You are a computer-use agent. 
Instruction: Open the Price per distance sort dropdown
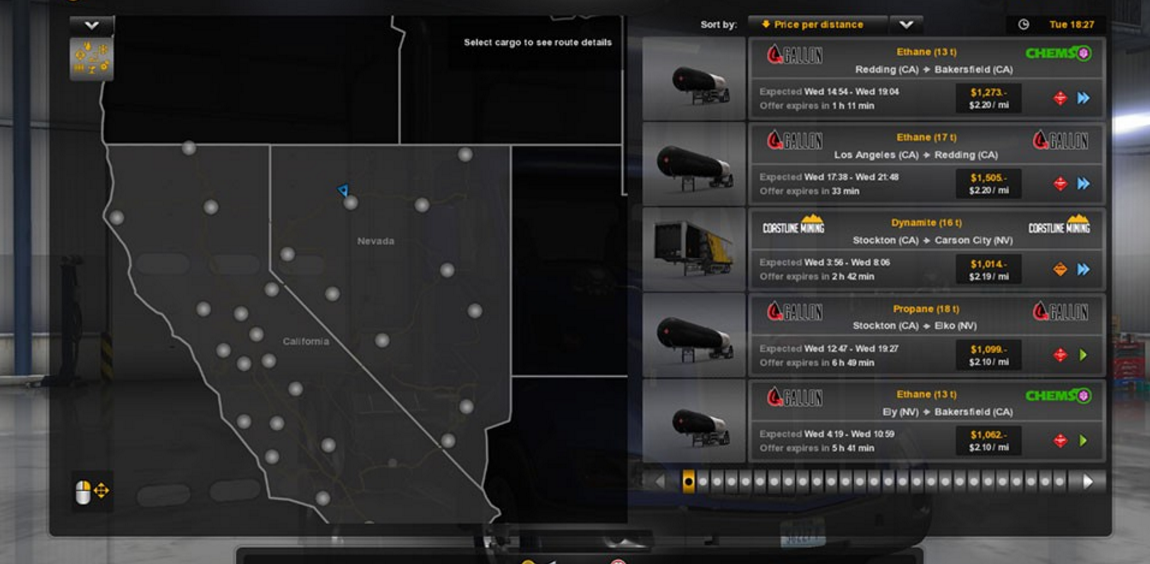pos(818,25)
